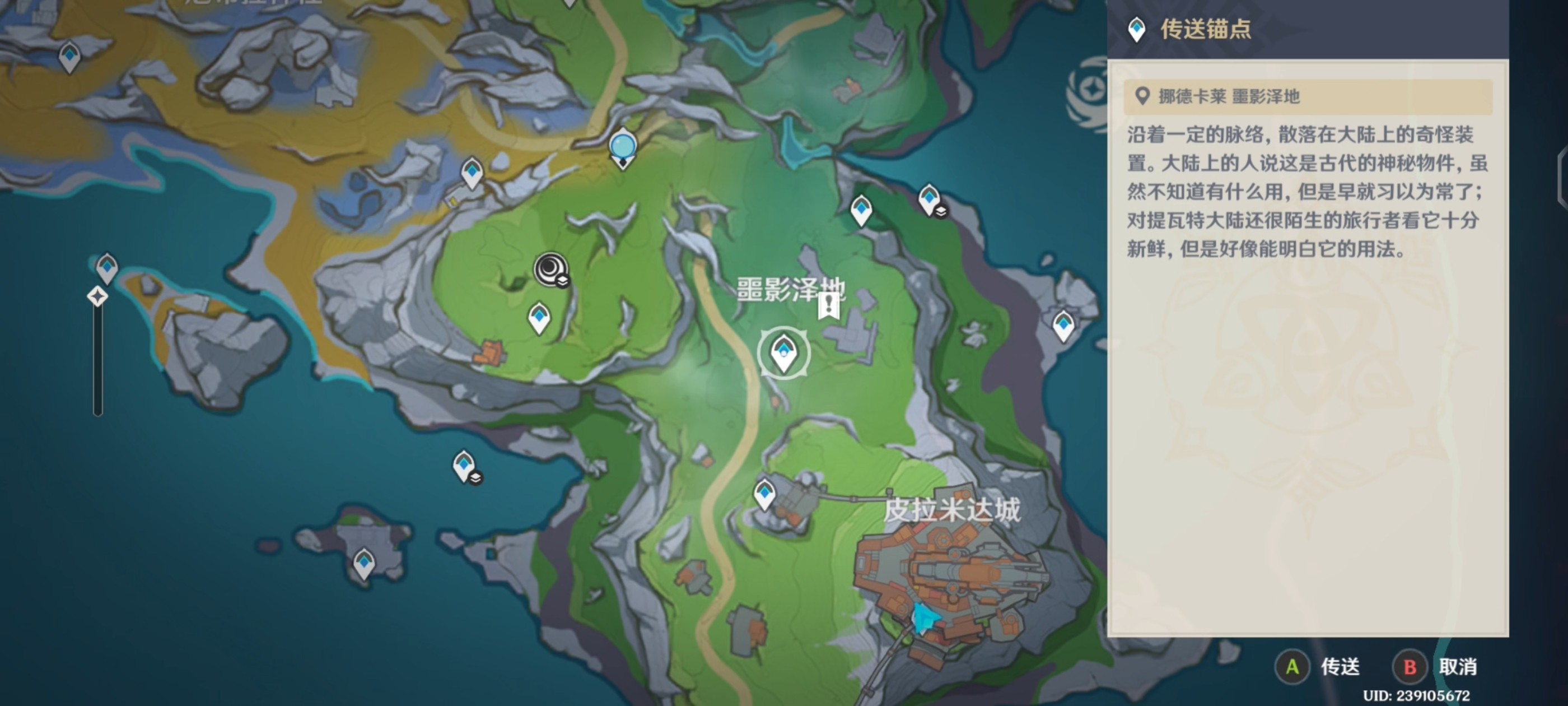Pick the waypoint just above the zoom slider

(107, 267)
